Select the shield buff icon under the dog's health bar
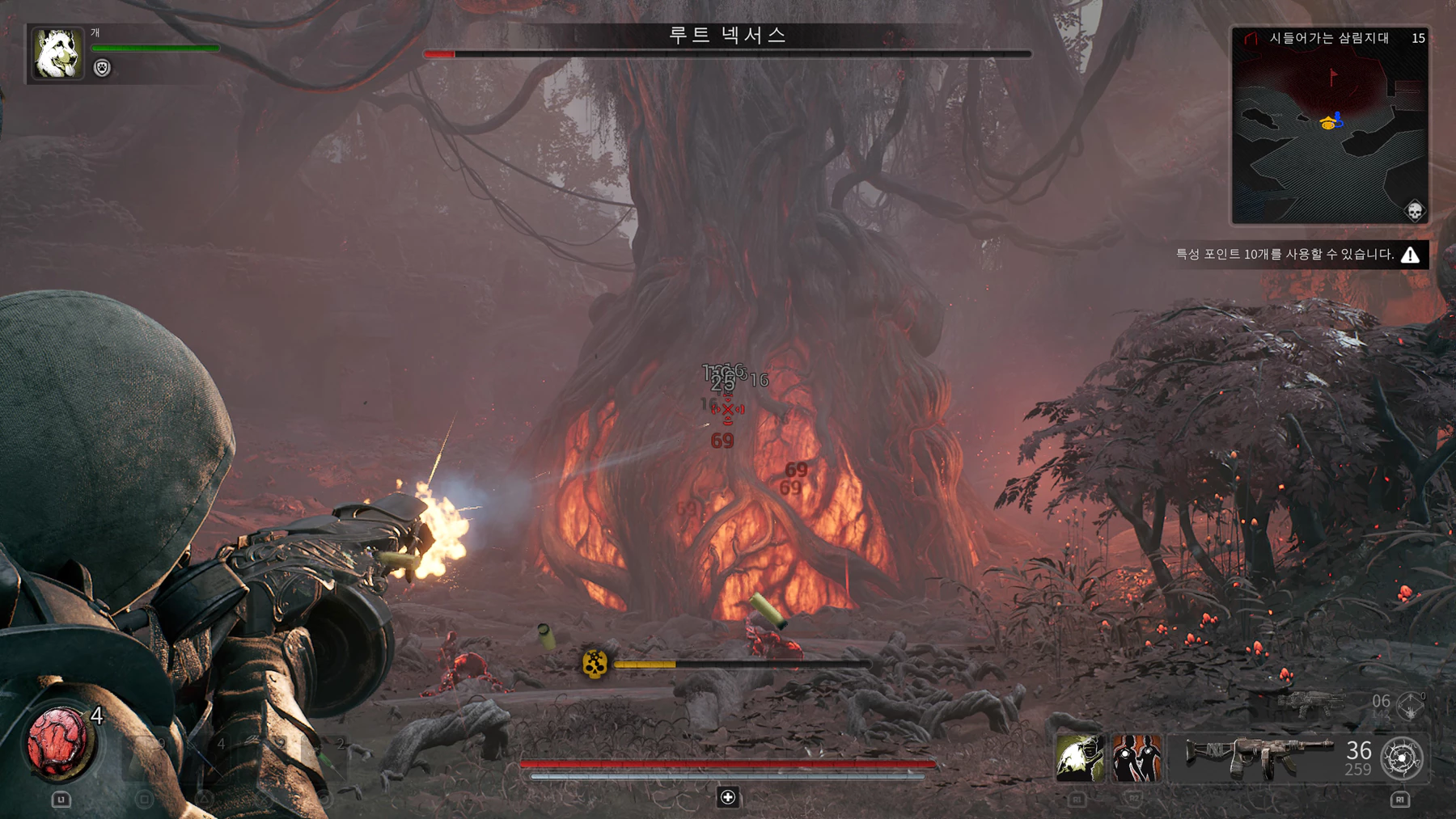1456x819 pixels. [x=102, y=68]
